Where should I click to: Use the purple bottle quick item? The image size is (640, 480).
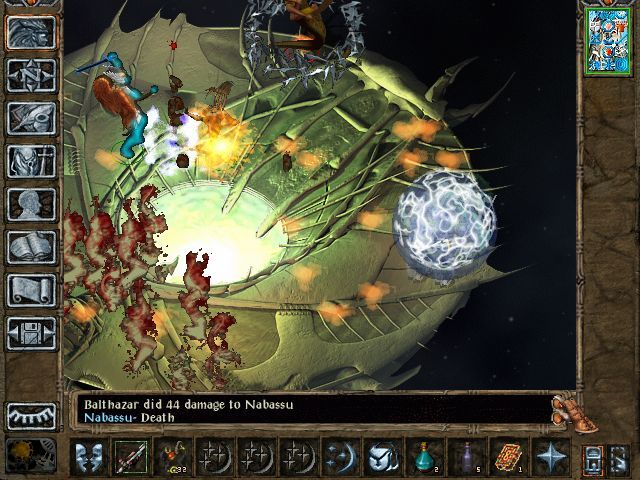(x=466, y=457)
